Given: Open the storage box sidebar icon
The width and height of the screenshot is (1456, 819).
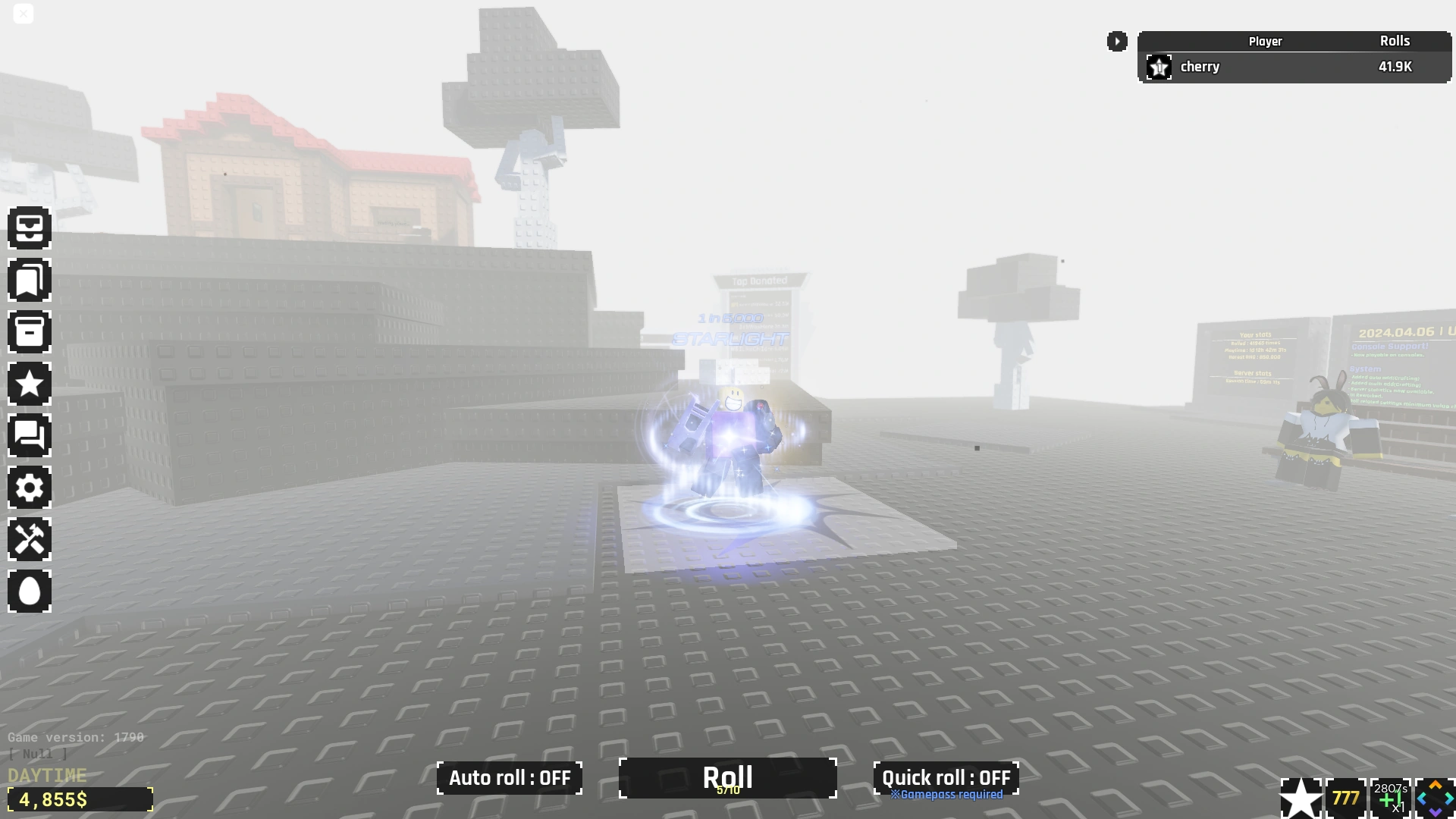Looking at the screenshot, I should coord(30,331).
